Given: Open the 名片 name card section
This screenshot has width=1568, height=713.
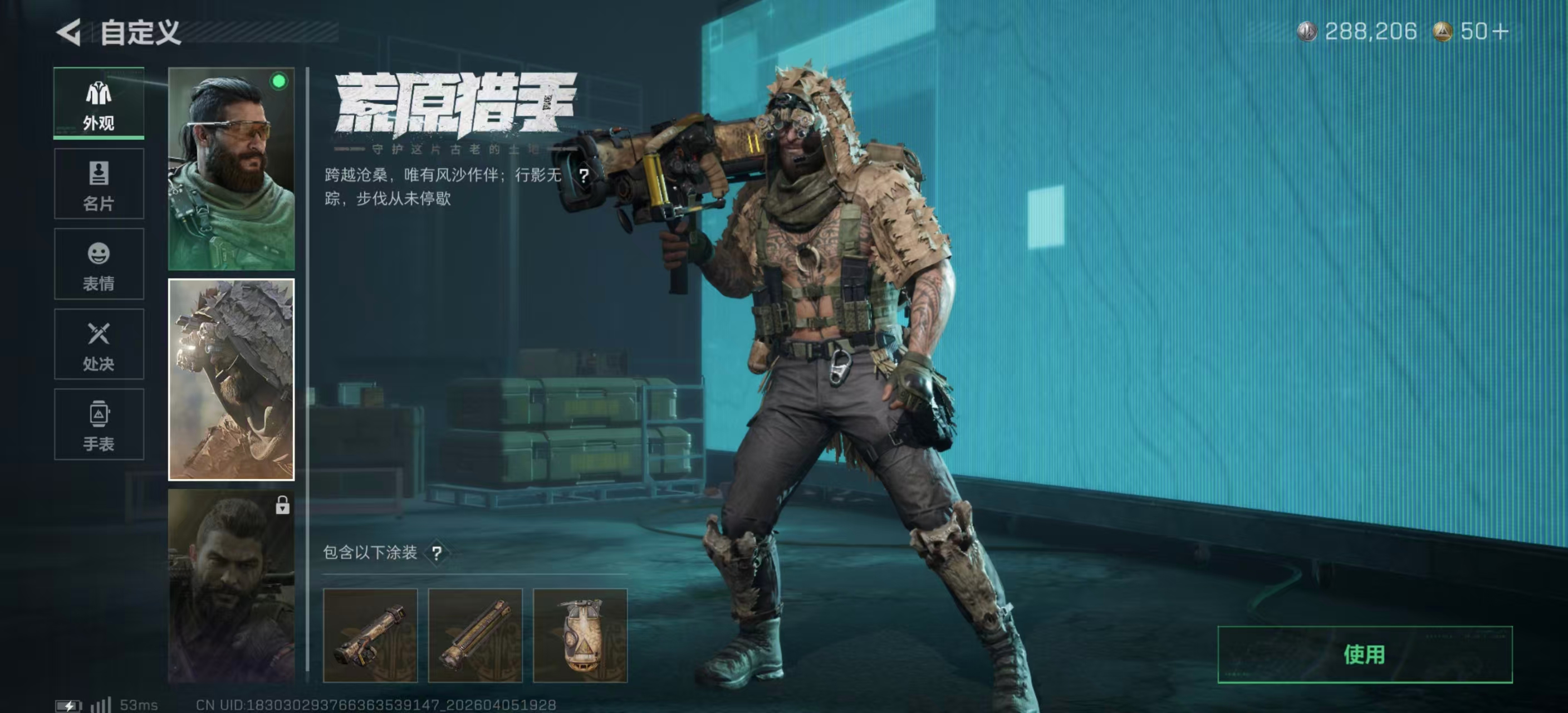Looking at the screenshot, I should tap(99, 184).
